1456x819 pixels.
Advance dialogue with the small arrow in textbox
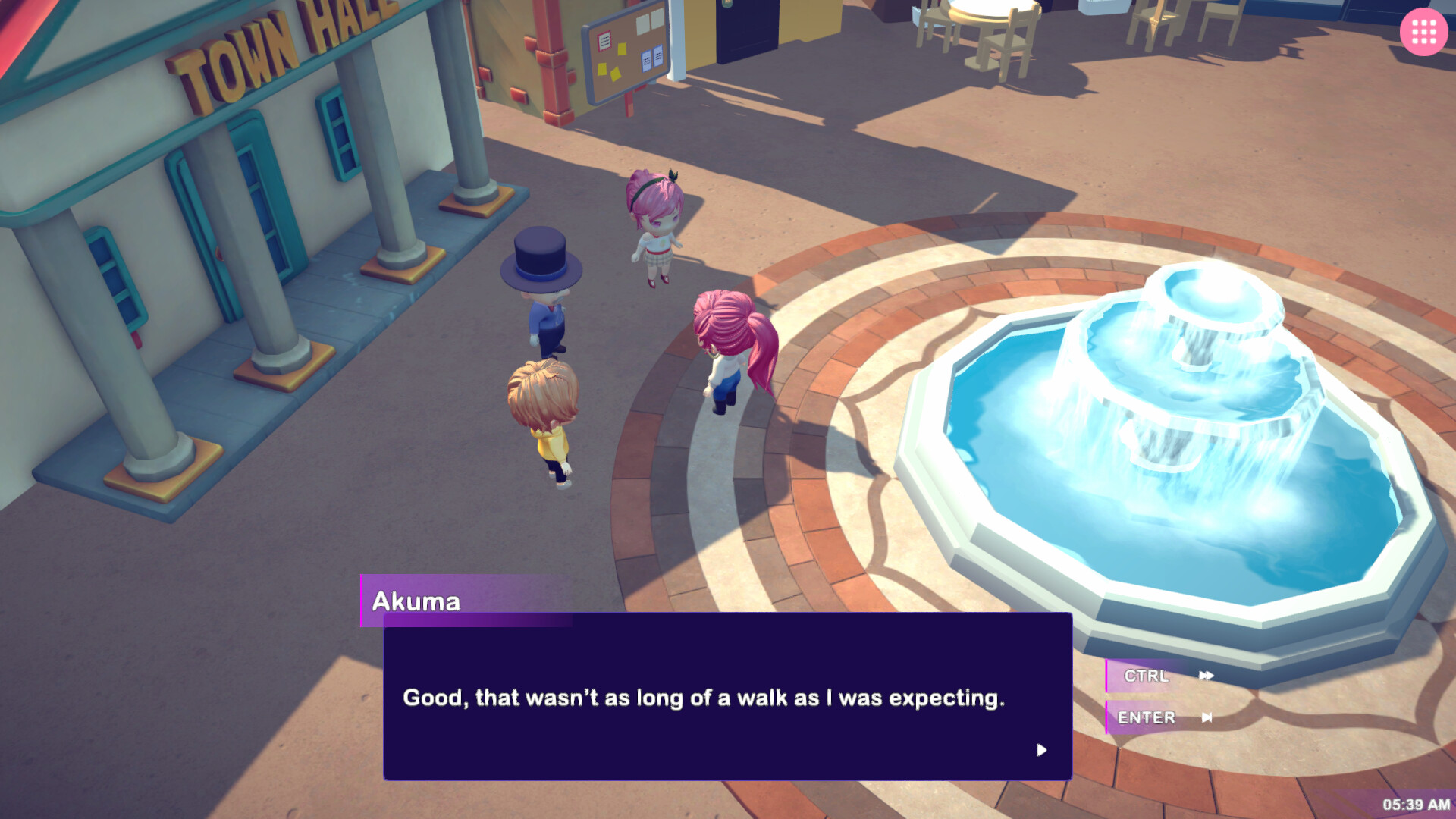pos(1042,750)
